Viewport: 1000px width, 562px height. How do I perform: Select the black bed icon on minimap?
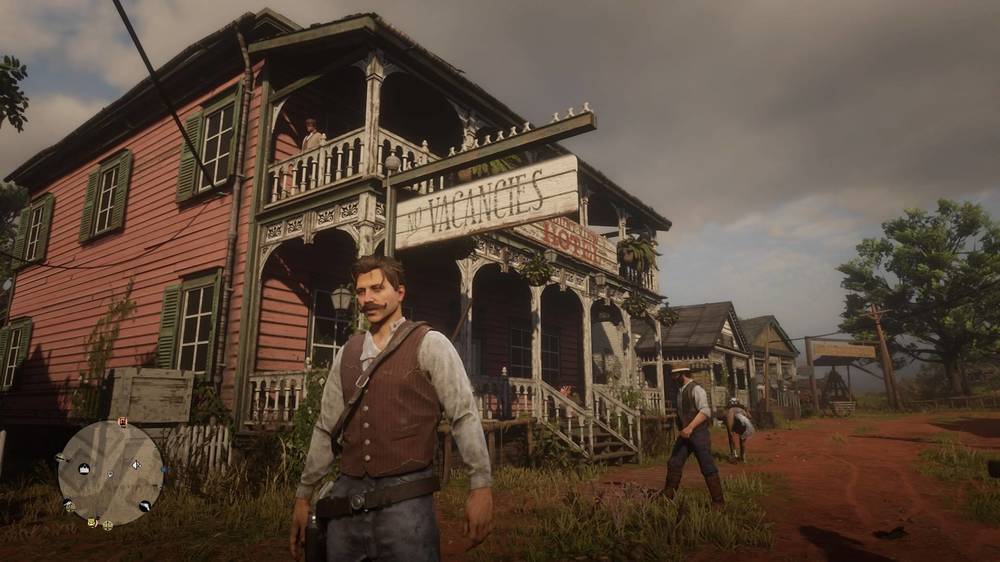point(85,468)
